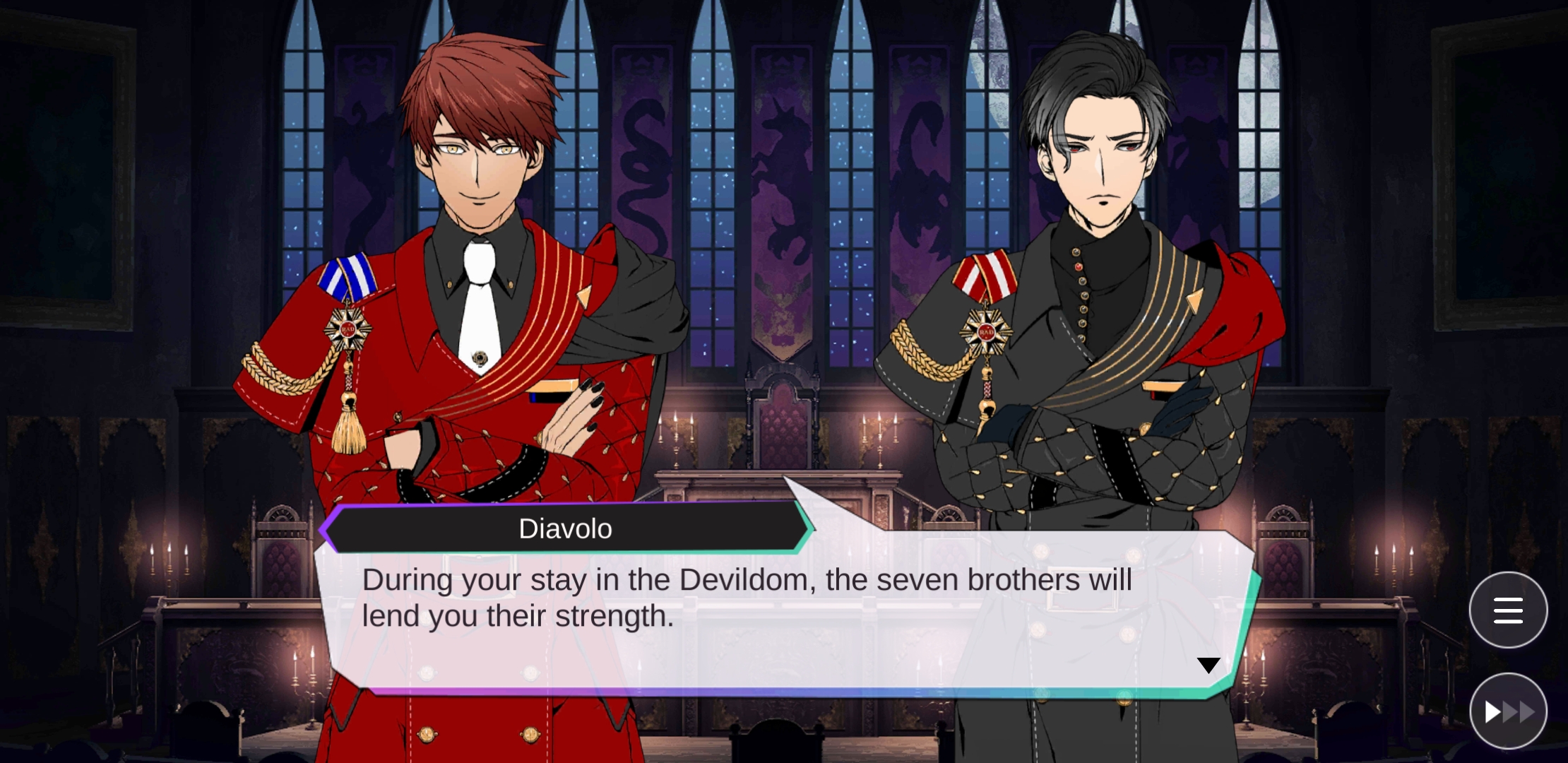This screenshot has width=1568, height=763.
Task: Click the white speech bubble to continue
Action: pyautogui.click(x=777, y=608)
